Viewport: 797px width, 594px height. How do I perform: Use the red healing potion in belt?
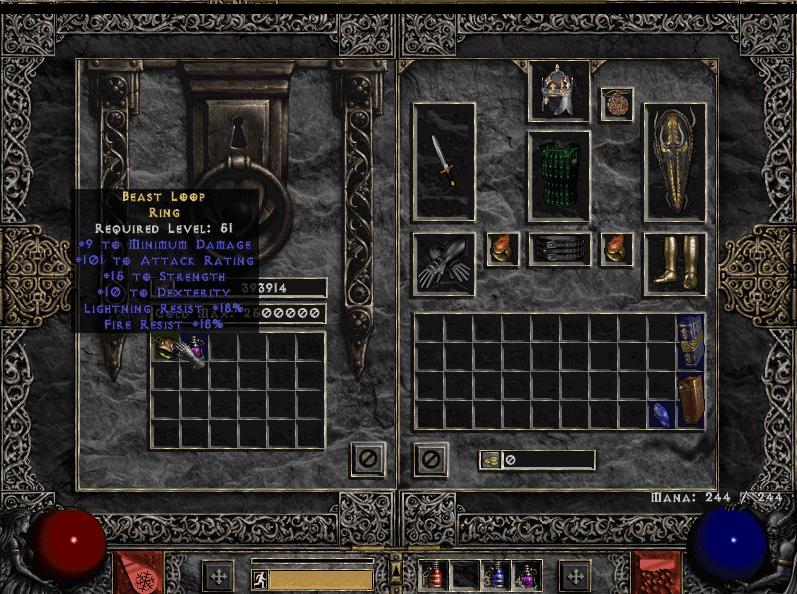[x=435, y=575]
